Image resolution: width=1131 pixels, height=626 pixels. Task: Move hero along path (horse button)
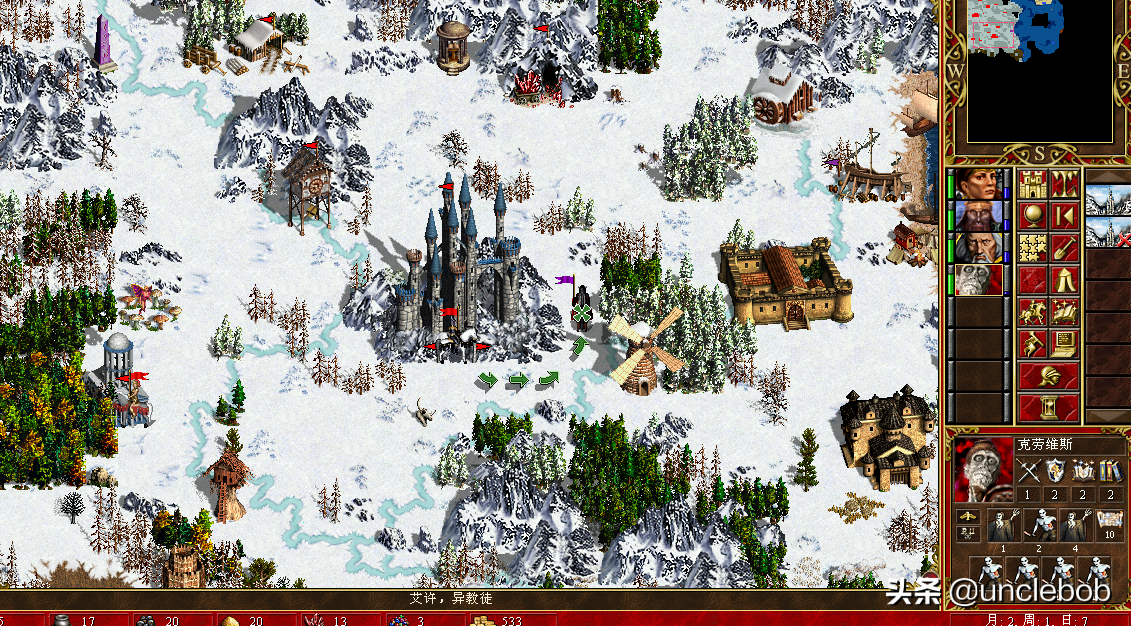click(x=1032, y=311)
